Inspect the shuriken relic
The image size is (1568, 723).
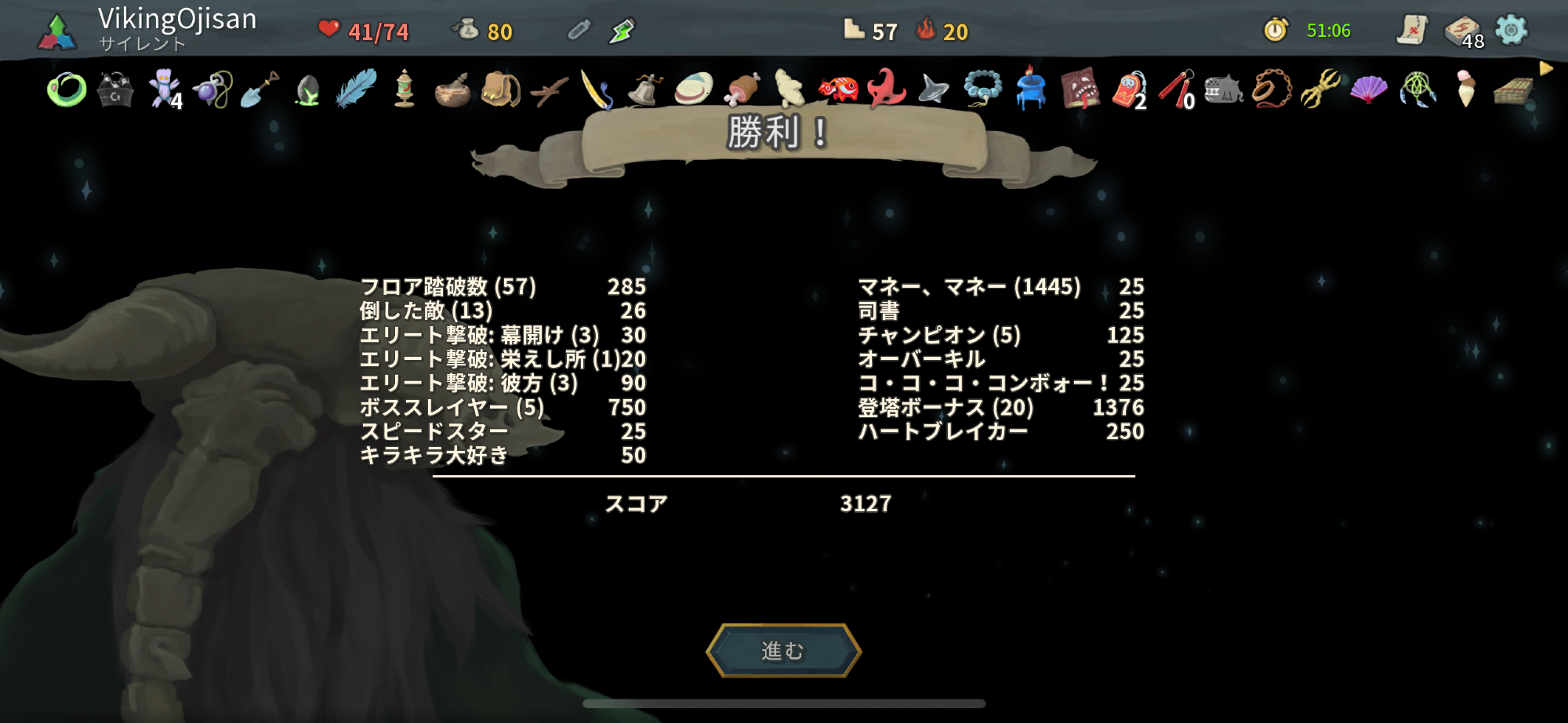click(934, 90)
